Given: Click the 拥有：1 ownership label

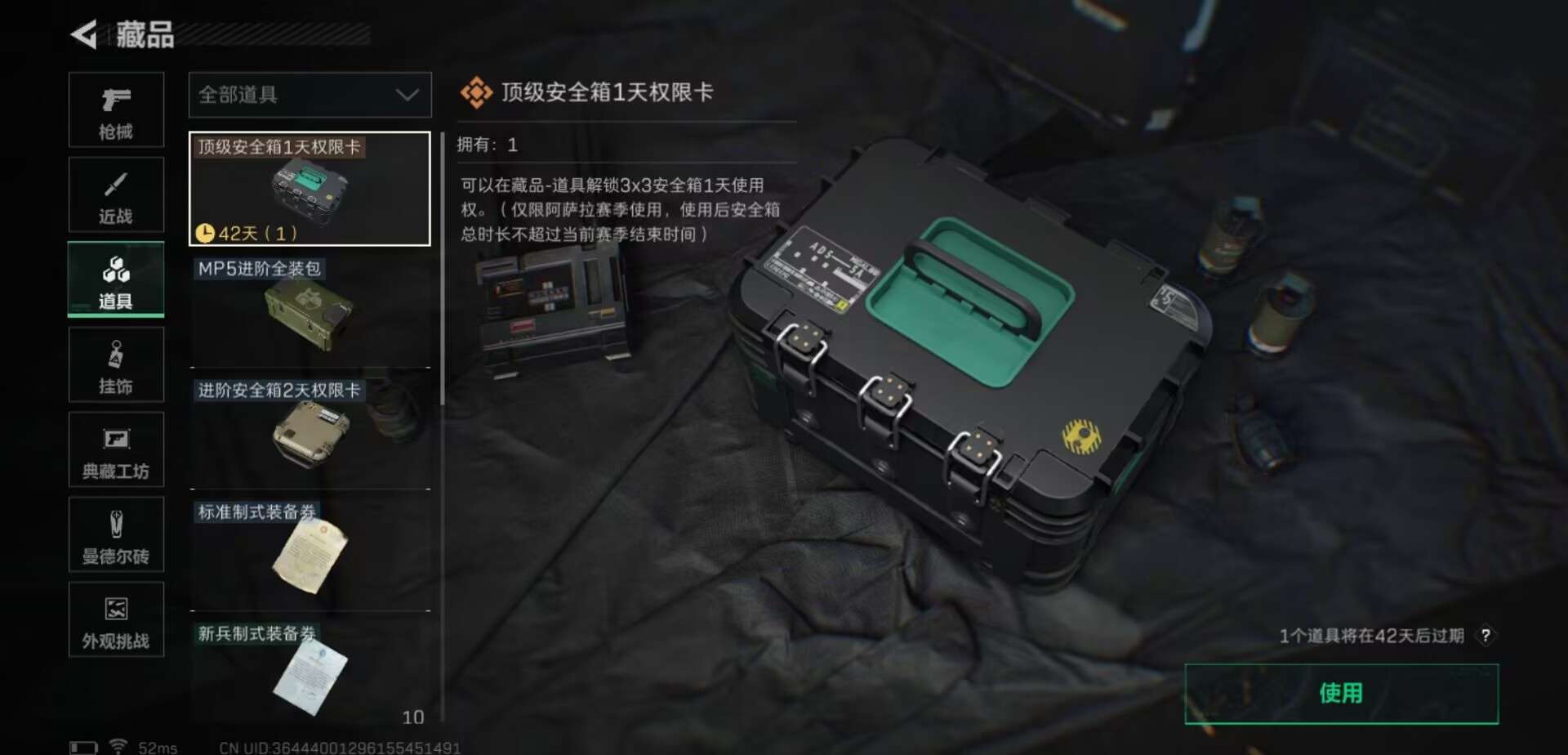Looking at the screenshot, I should click(492, 145).
